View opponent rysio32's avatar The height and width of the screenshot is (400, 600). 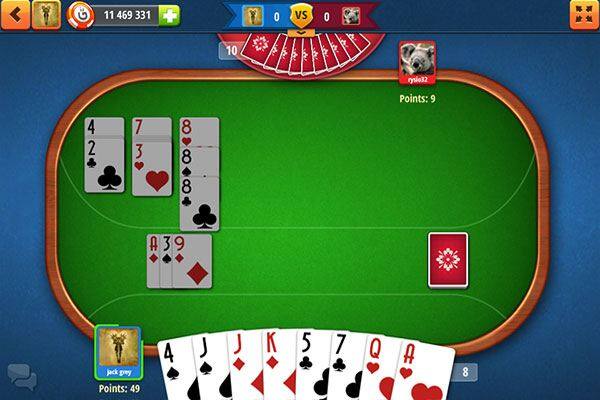(417, 62)
